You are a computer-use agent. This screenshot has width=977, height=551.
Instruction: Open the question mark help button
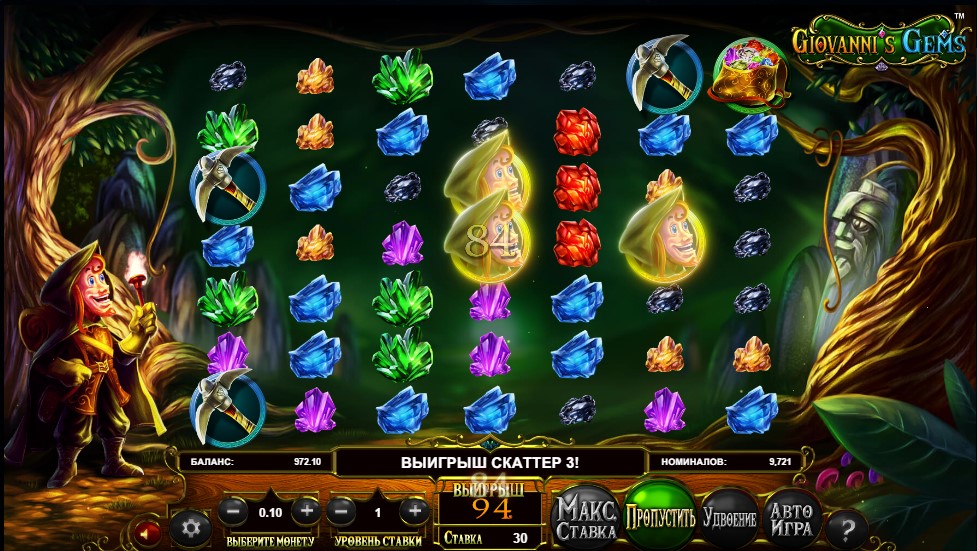tap(846, 529)
